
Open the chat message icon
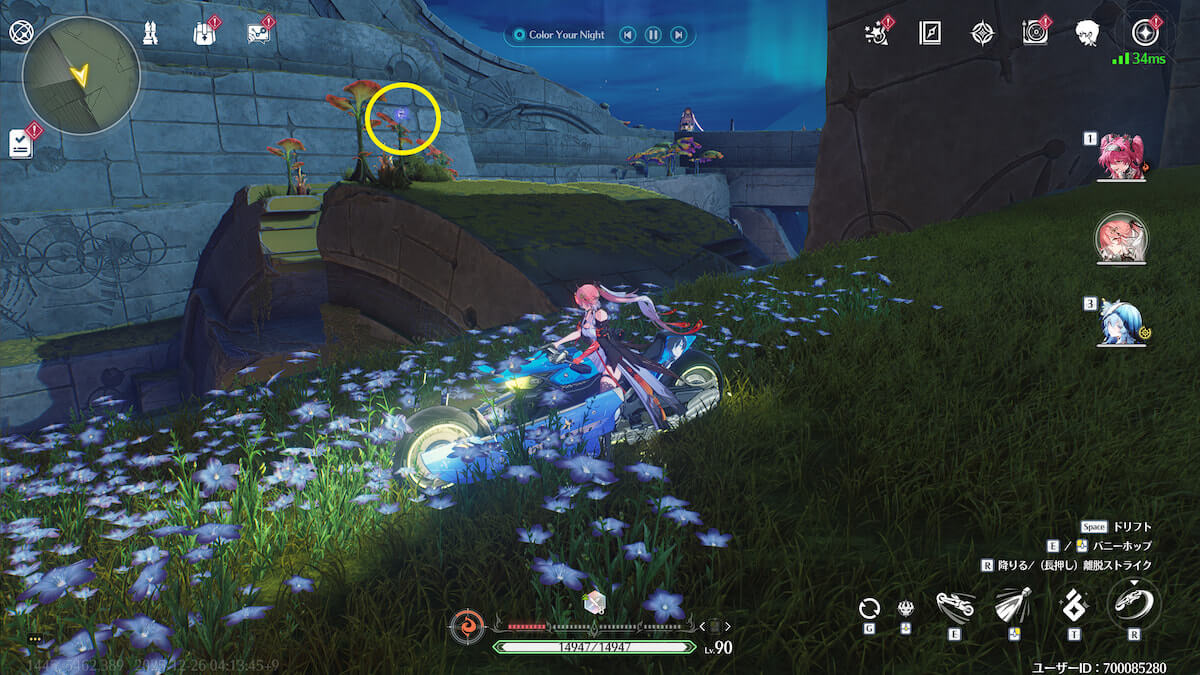tap(258, 33)
